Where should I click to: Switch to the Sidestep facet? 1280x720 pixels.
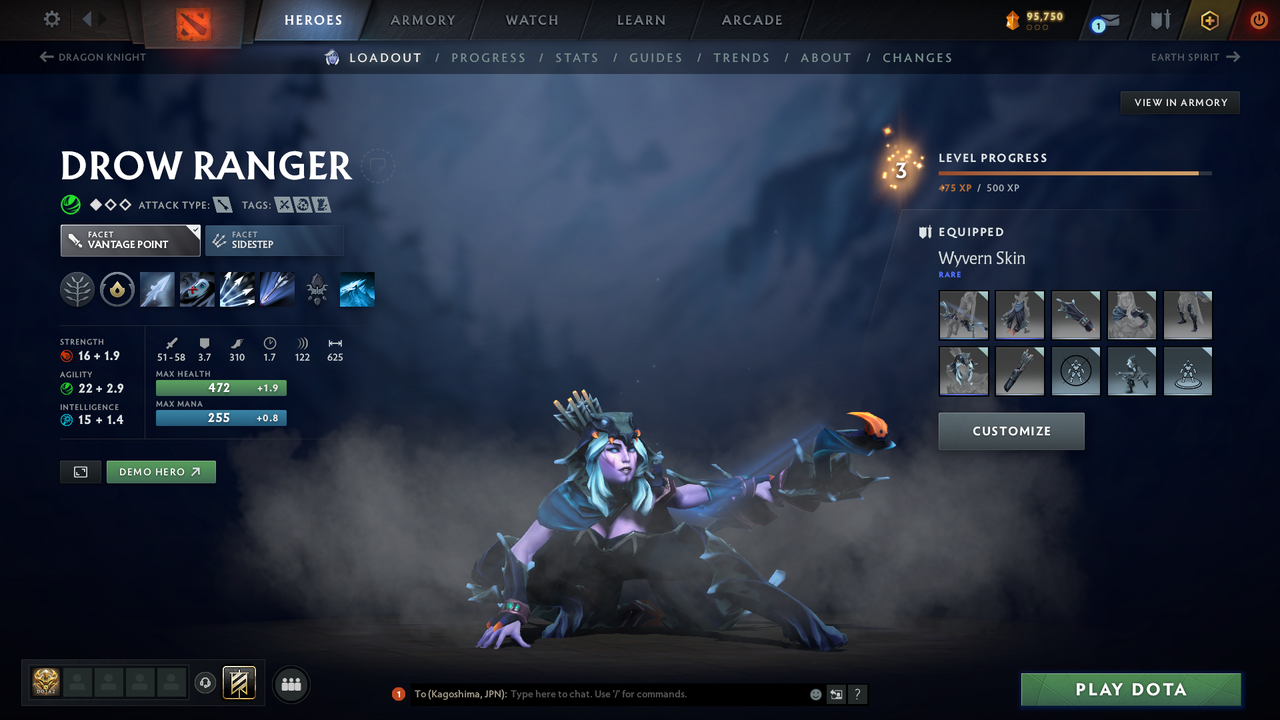point(274,240)
